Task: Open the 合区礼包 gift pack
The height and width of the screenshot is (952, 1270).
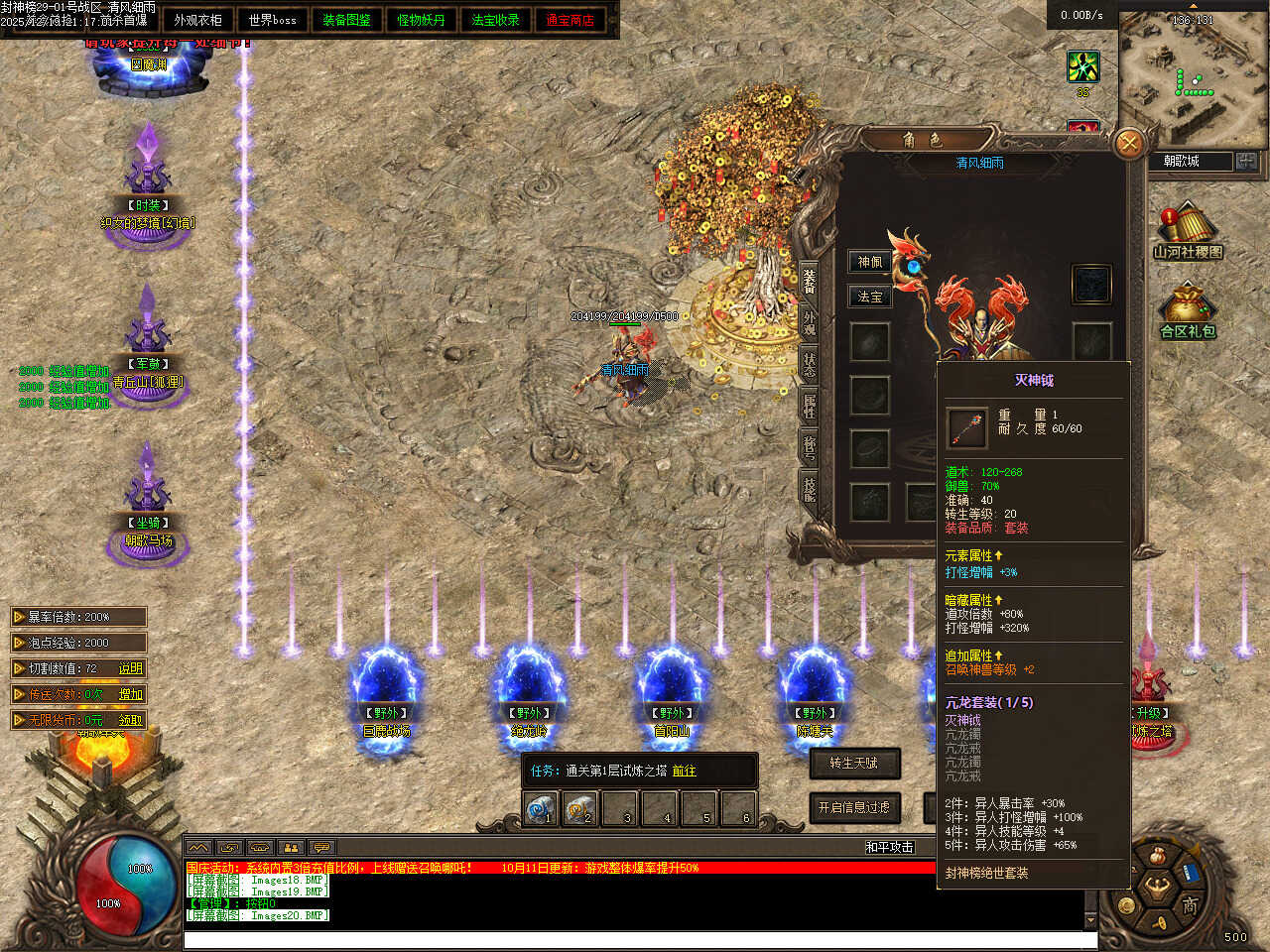Action: coord(1188,312)
